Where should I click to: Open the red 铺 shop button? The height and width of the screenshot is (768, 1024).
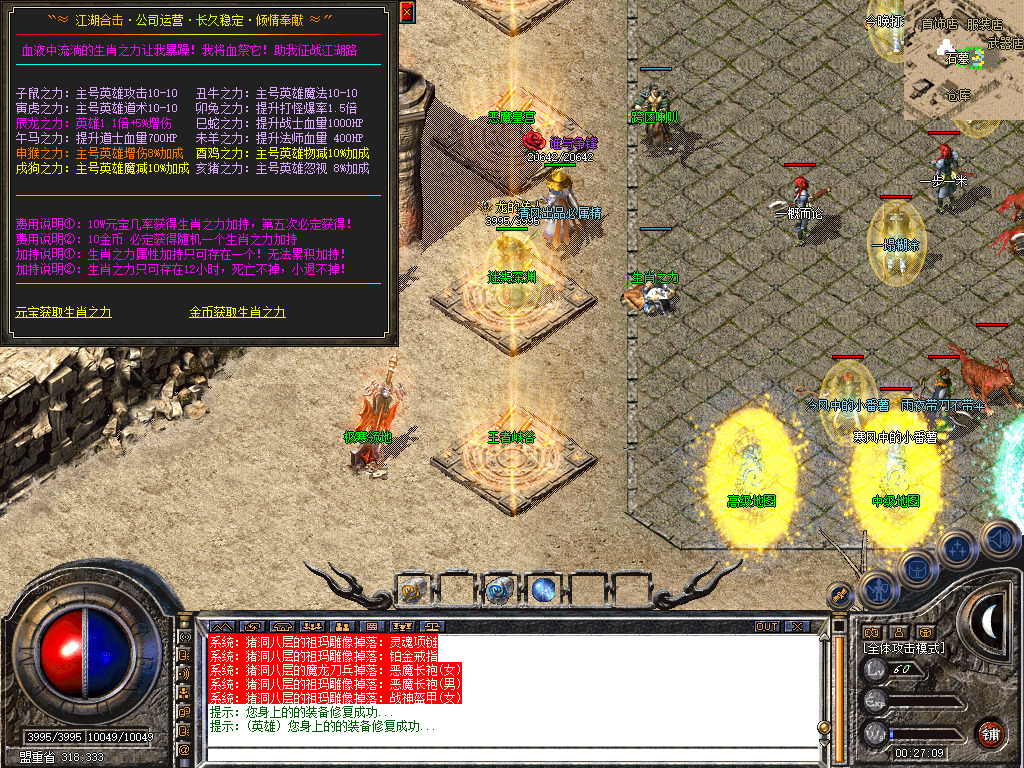click(x=990, y=732)
